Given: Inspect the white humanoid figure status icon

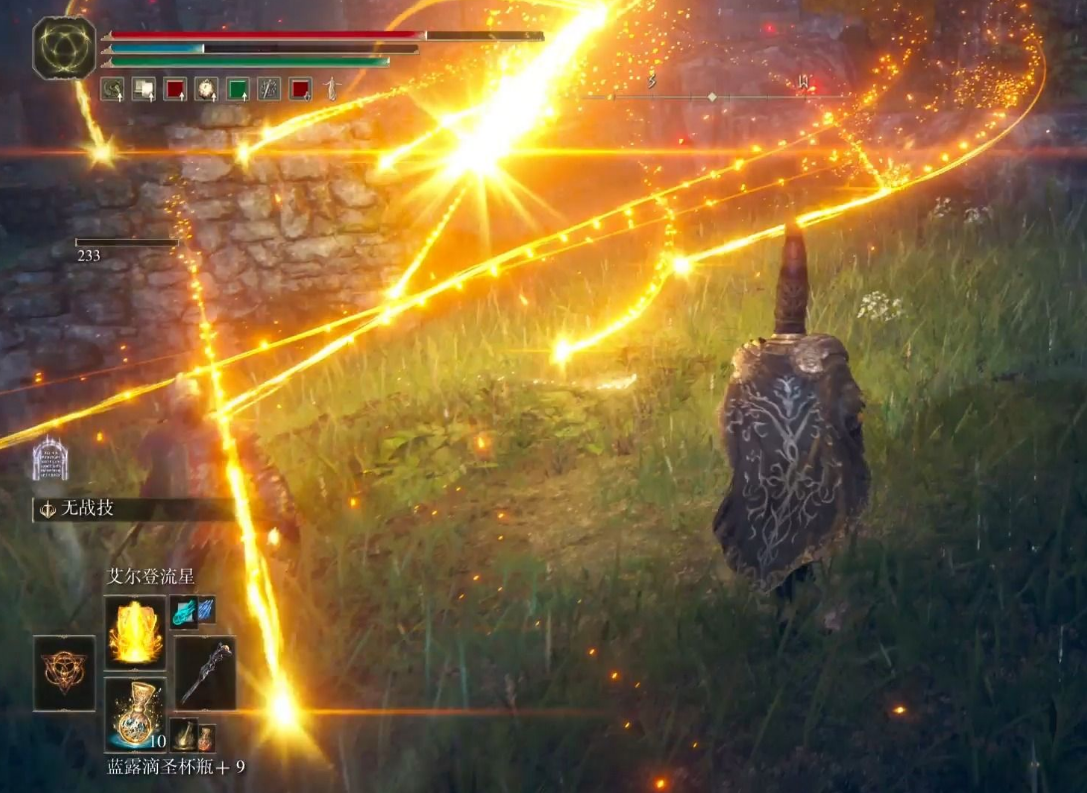Looking at the screenshot, I should tap(331, 89).
